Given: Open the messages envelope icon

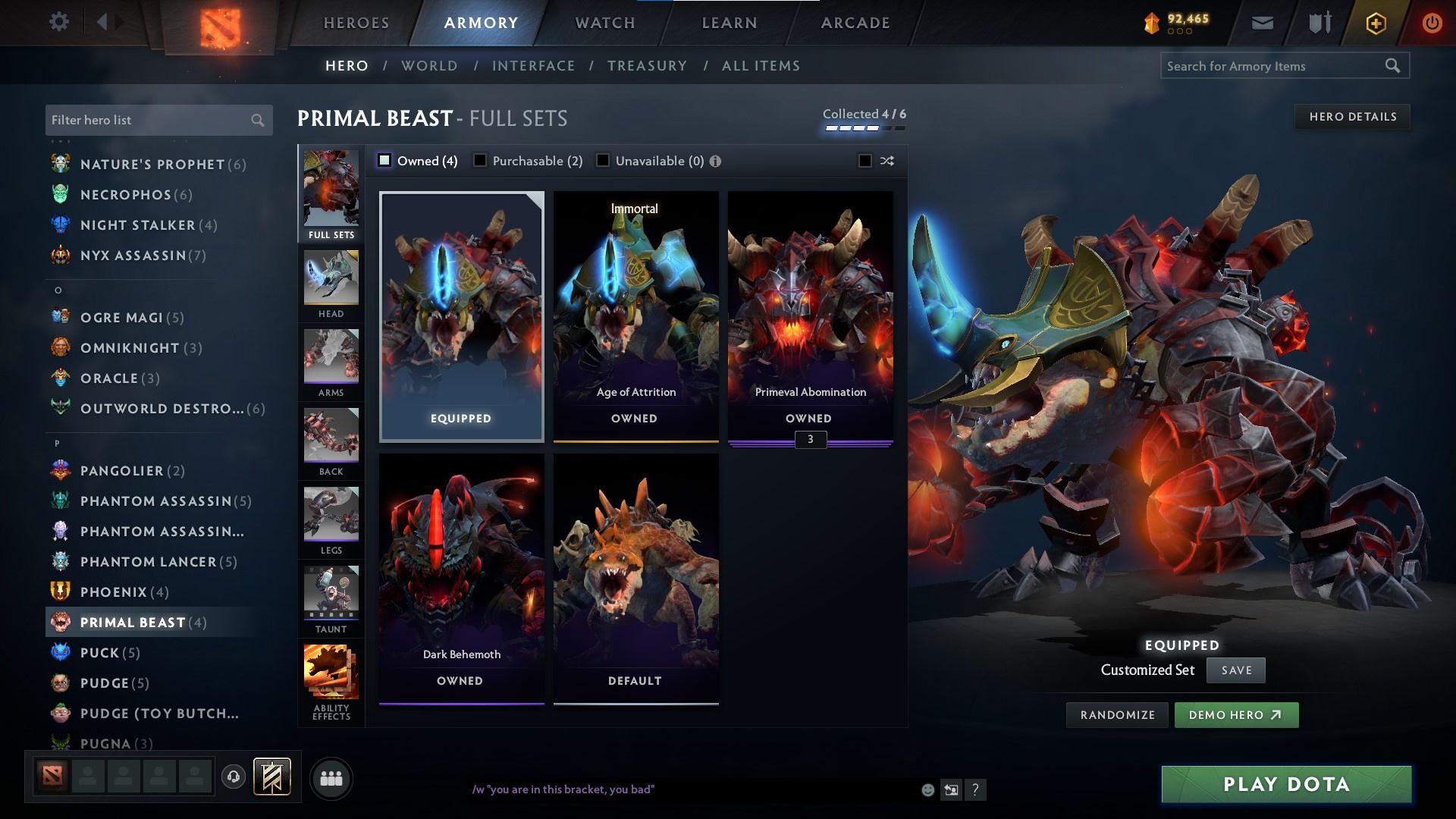Looking at the screenshot, I should pos(1261,22).
